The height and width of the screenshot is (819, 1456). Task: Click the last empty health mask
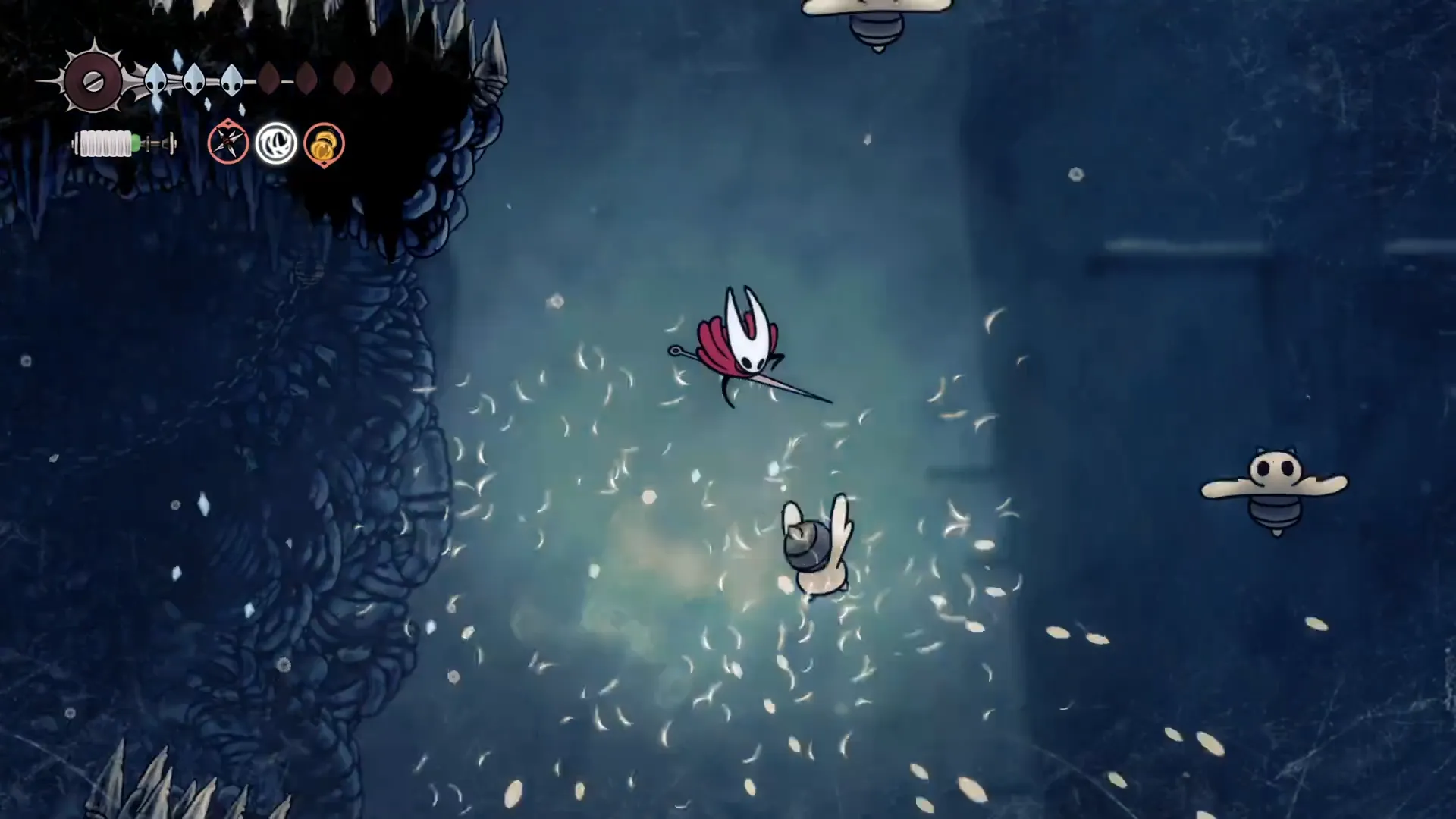pyautogui.click(x=379, y=78)
